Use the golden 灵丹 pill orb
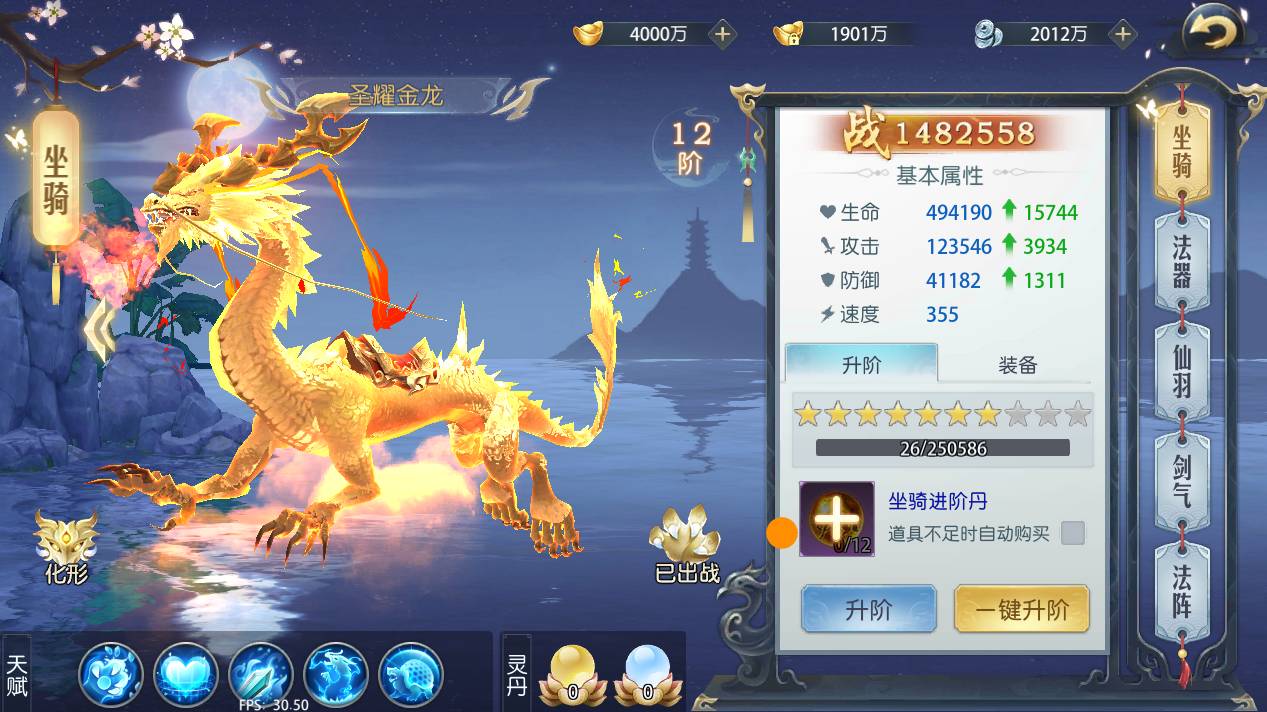This screenshot has height=712, width=1267. click(x=573, y=673)
